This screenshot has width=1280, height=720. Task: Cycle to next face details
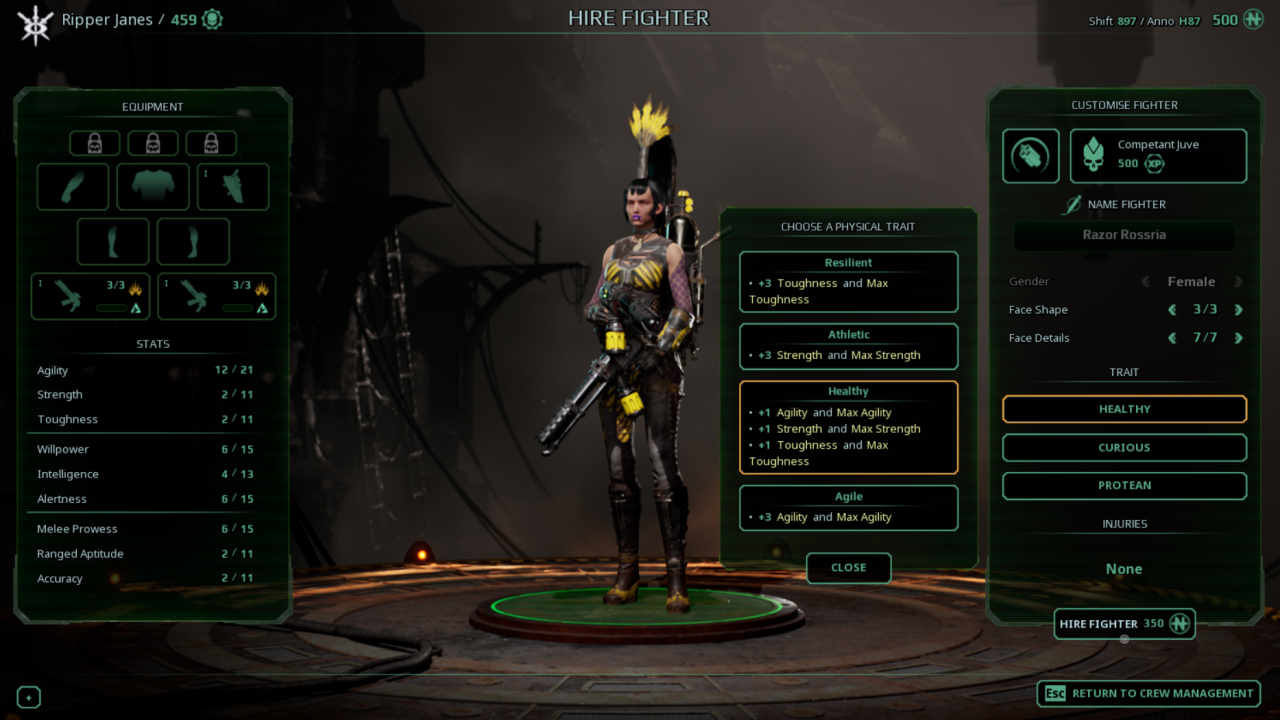tap(1239, 338)
